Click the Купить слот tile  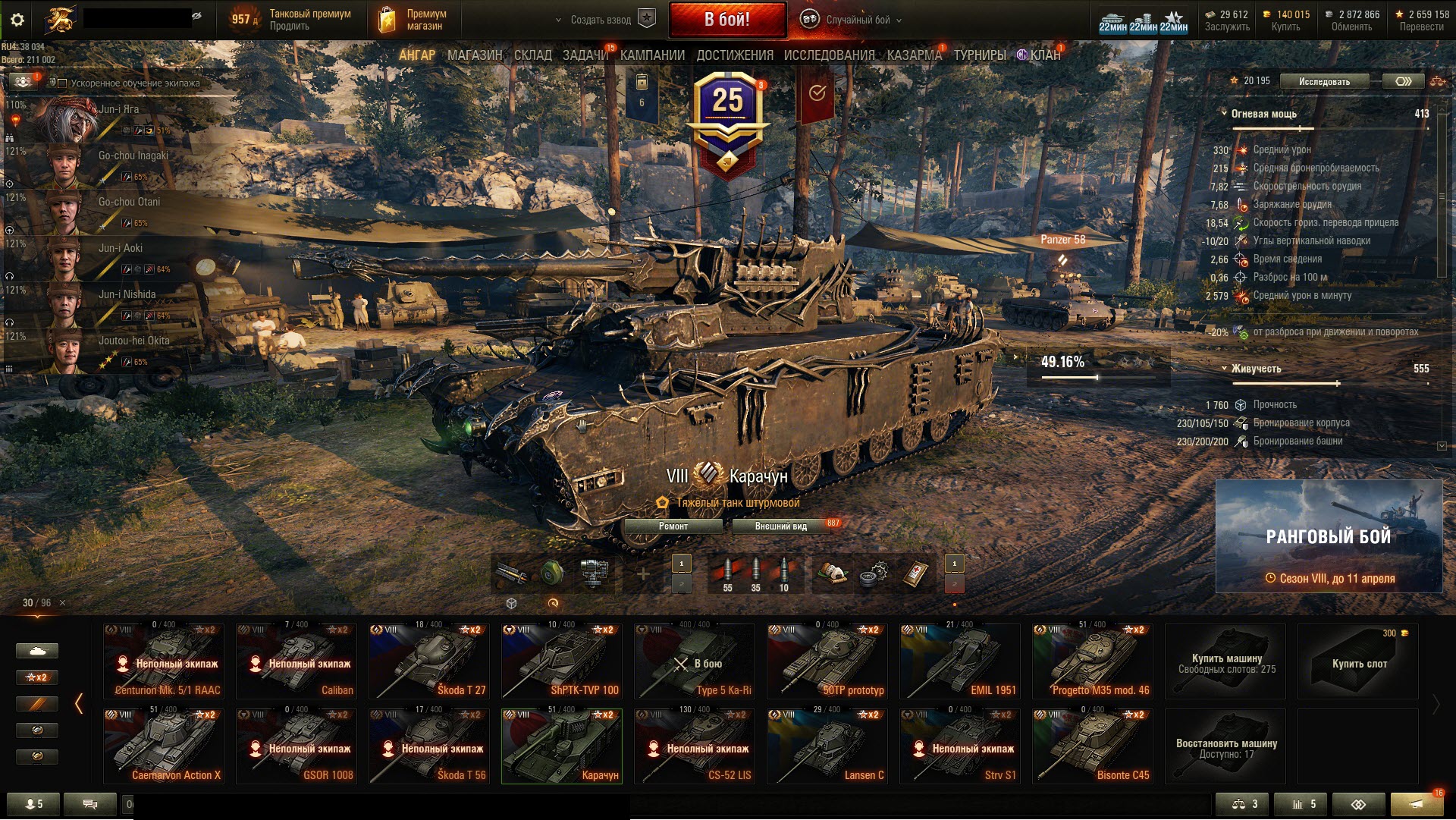[x=1358, y=661]
